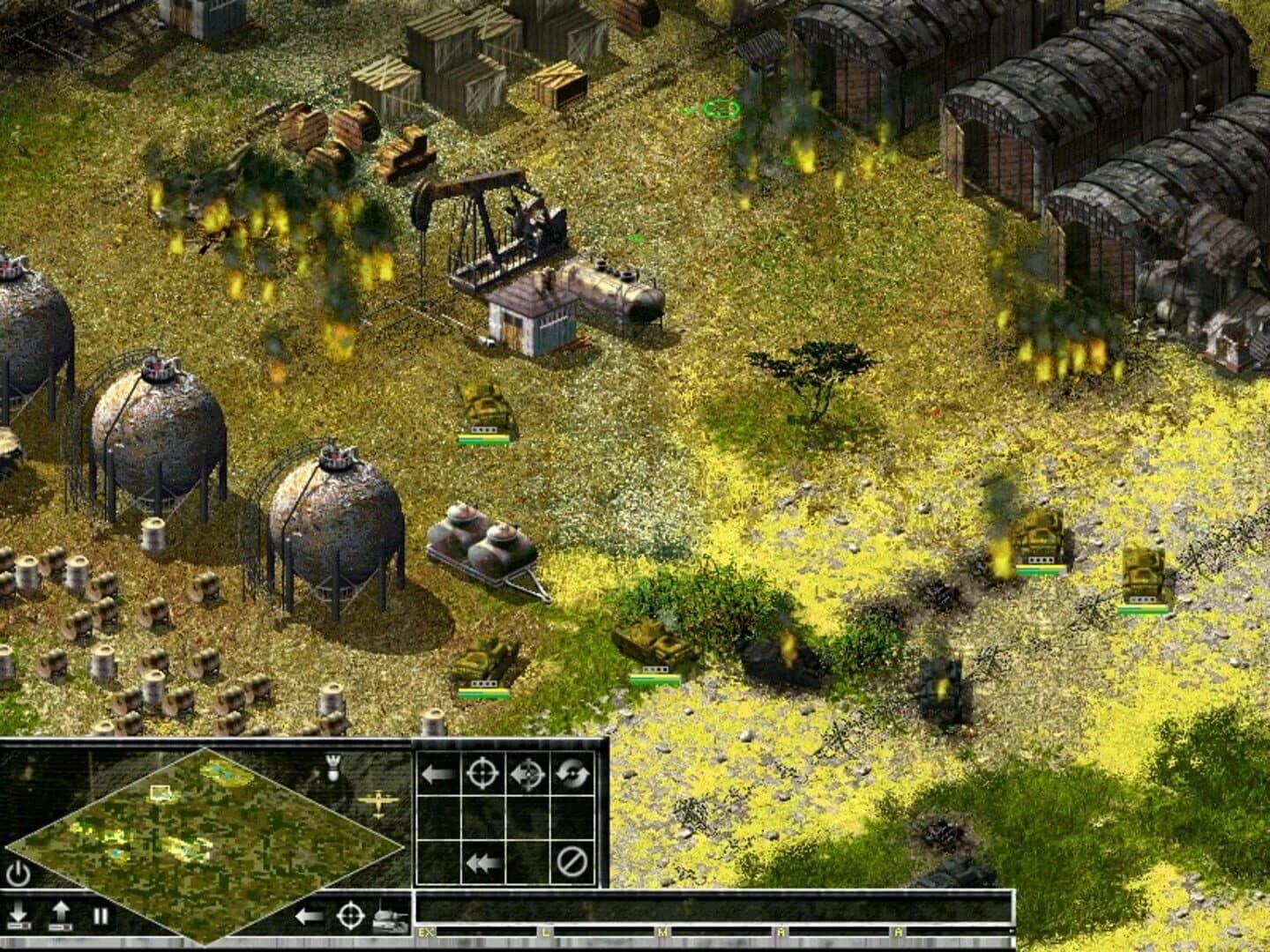Viewport: 1270px width, 952px height.
Task: Click the white viewport rectangle on the minimap
Action: tap(159, 793)
